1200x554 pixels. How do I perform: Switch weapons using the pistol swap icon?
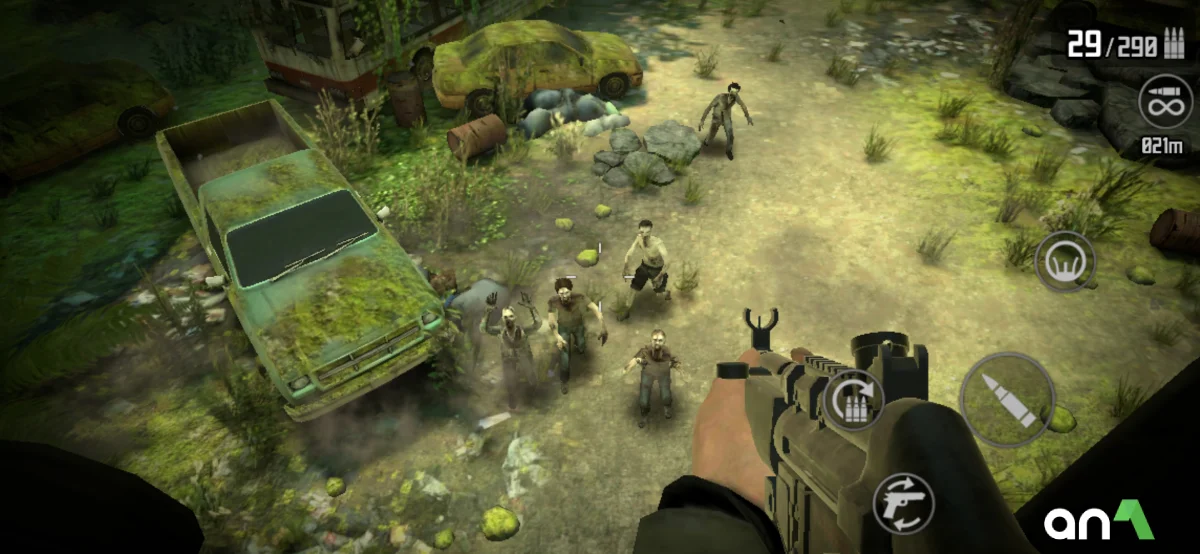click(x=903, y=502)
